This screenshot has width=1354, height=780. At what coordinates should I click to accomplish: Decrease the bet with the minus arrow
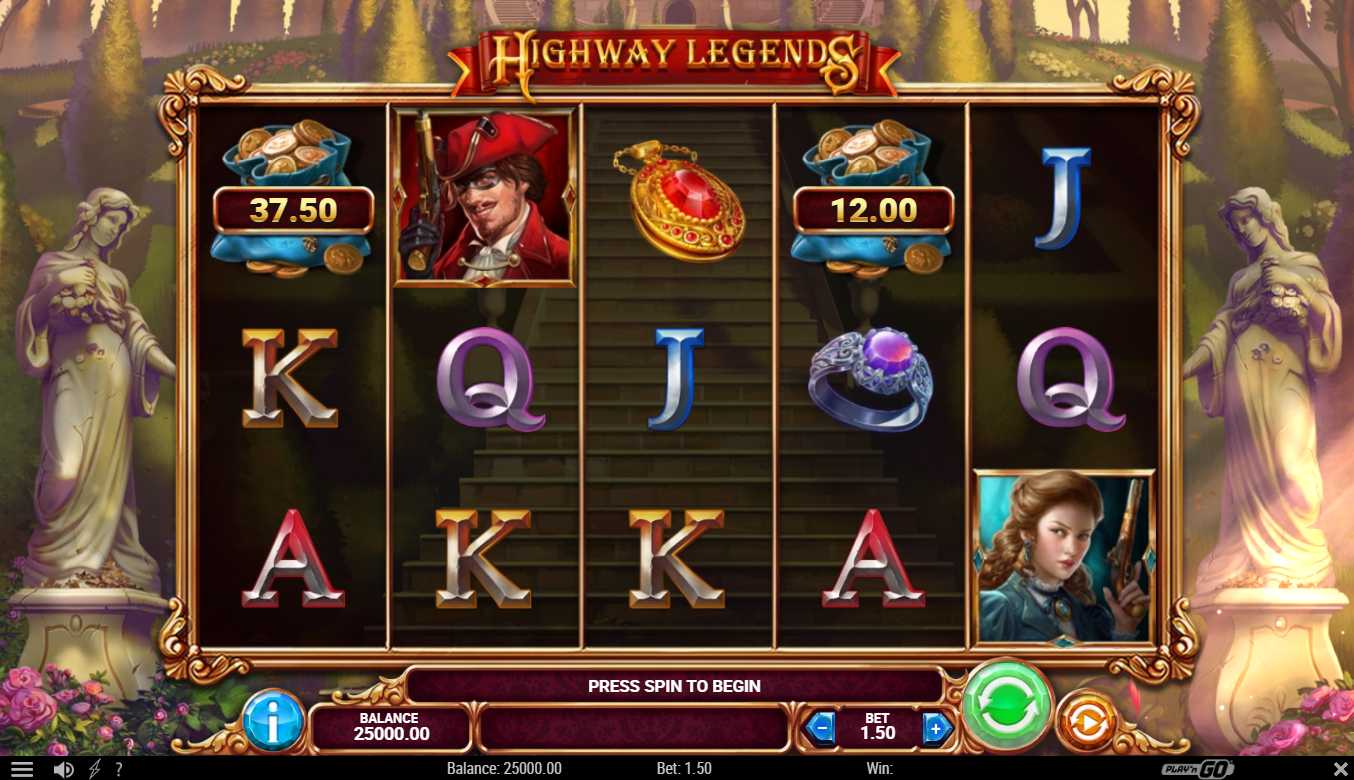click(x=820, y=728)
